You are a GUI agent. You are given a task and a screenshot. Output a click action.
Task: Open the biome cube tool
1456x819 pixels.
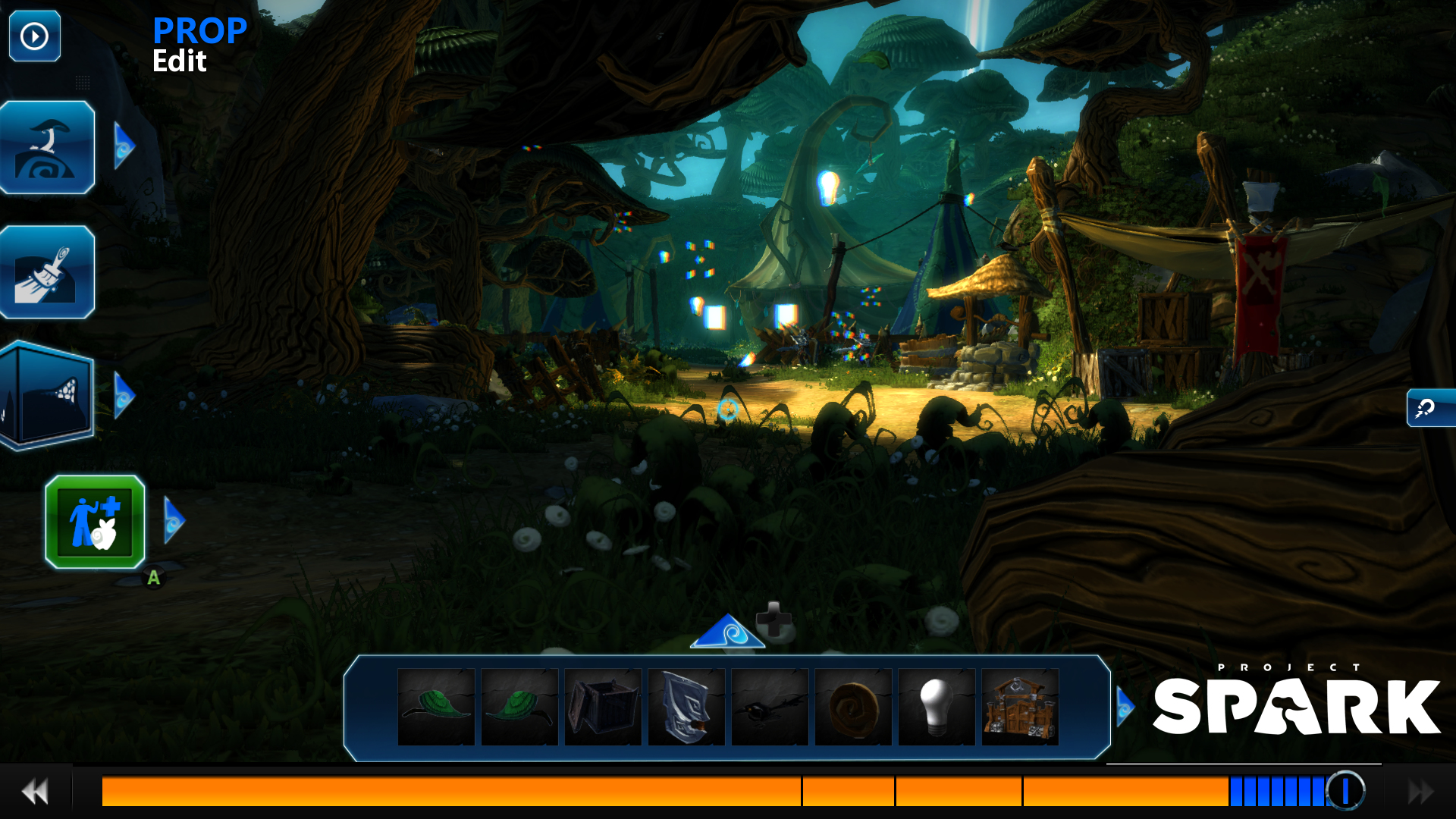[x=47, y=394]
